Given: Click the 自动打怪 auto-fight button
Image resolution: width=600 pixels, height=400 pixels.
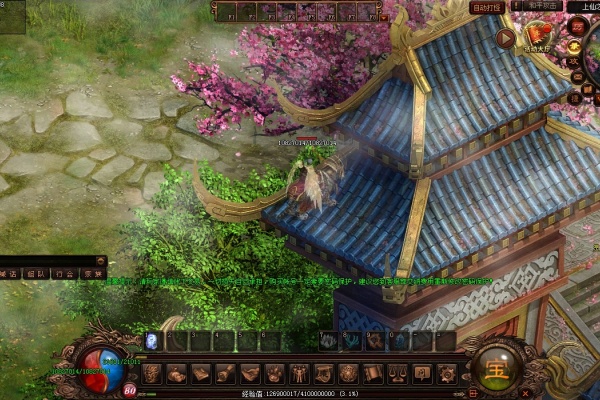Looking at the screenshot, I should (x=487, y=8).
